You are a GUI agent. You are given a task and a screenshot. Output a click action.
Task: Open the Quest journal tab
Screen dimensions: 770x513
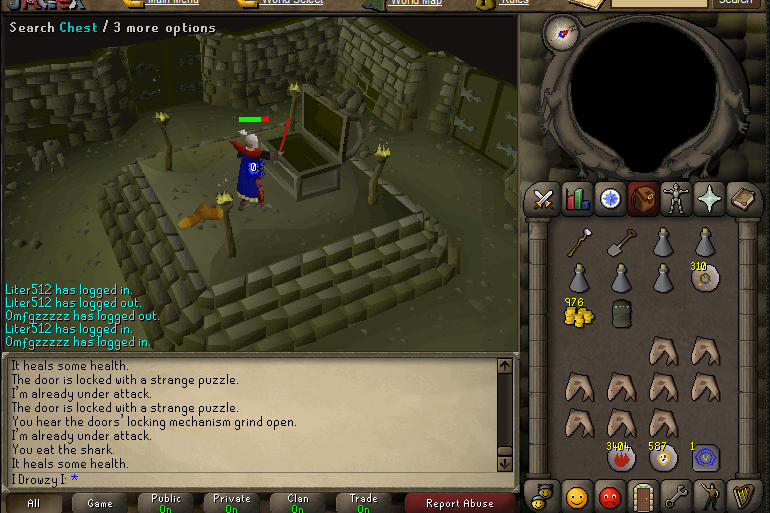point(610,199)
